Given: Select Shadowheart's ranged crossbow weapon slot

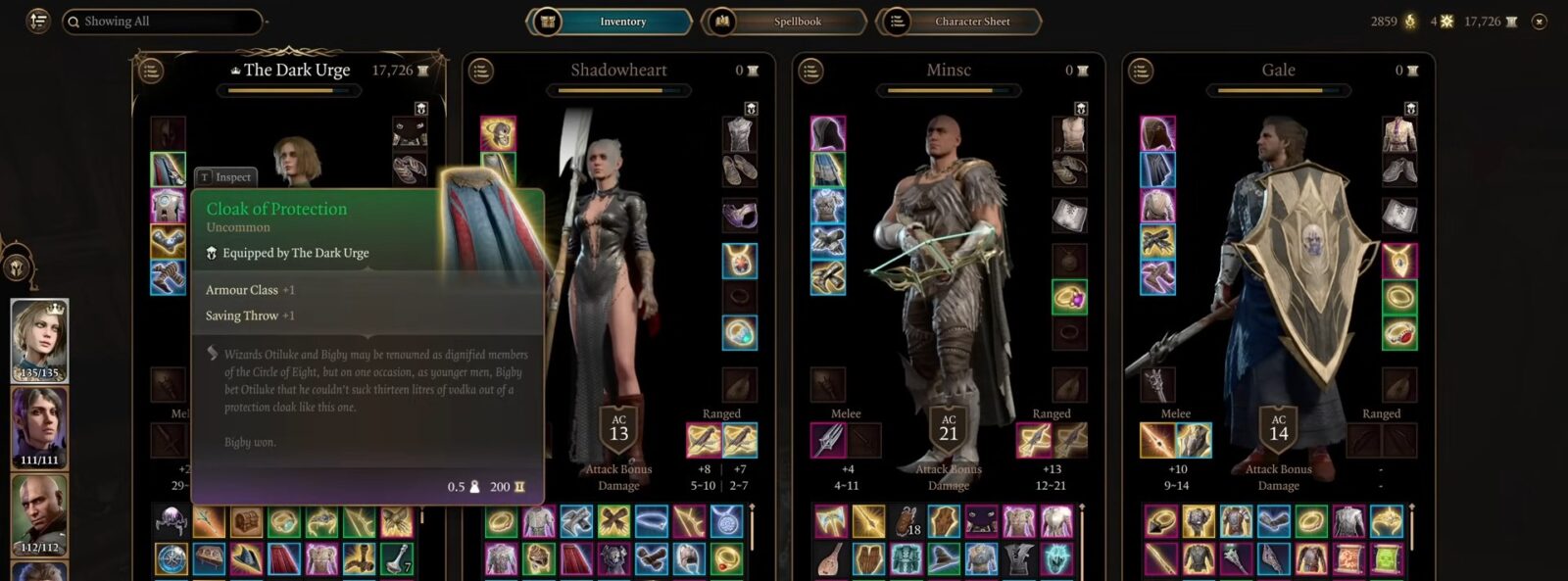Looking at the screenshot, I should 705,441.
